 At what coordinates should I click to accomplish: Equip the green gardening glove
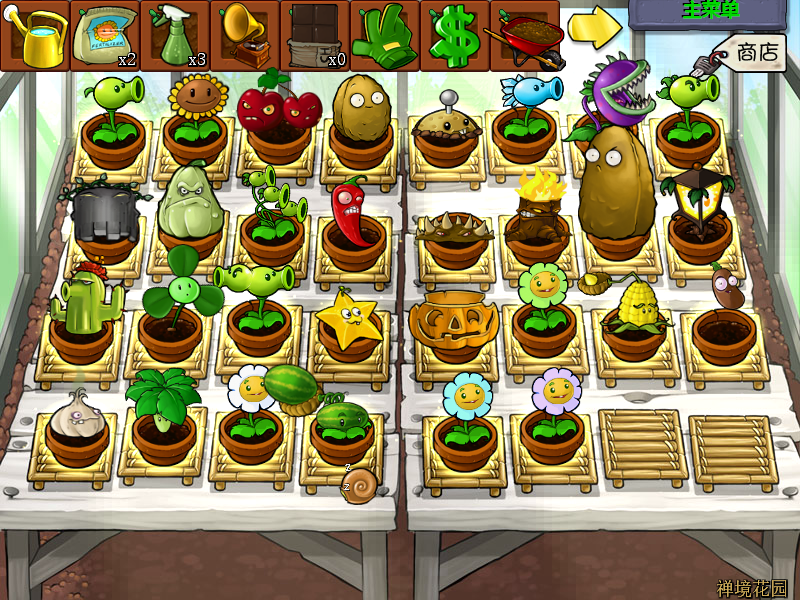pos(385,35)
